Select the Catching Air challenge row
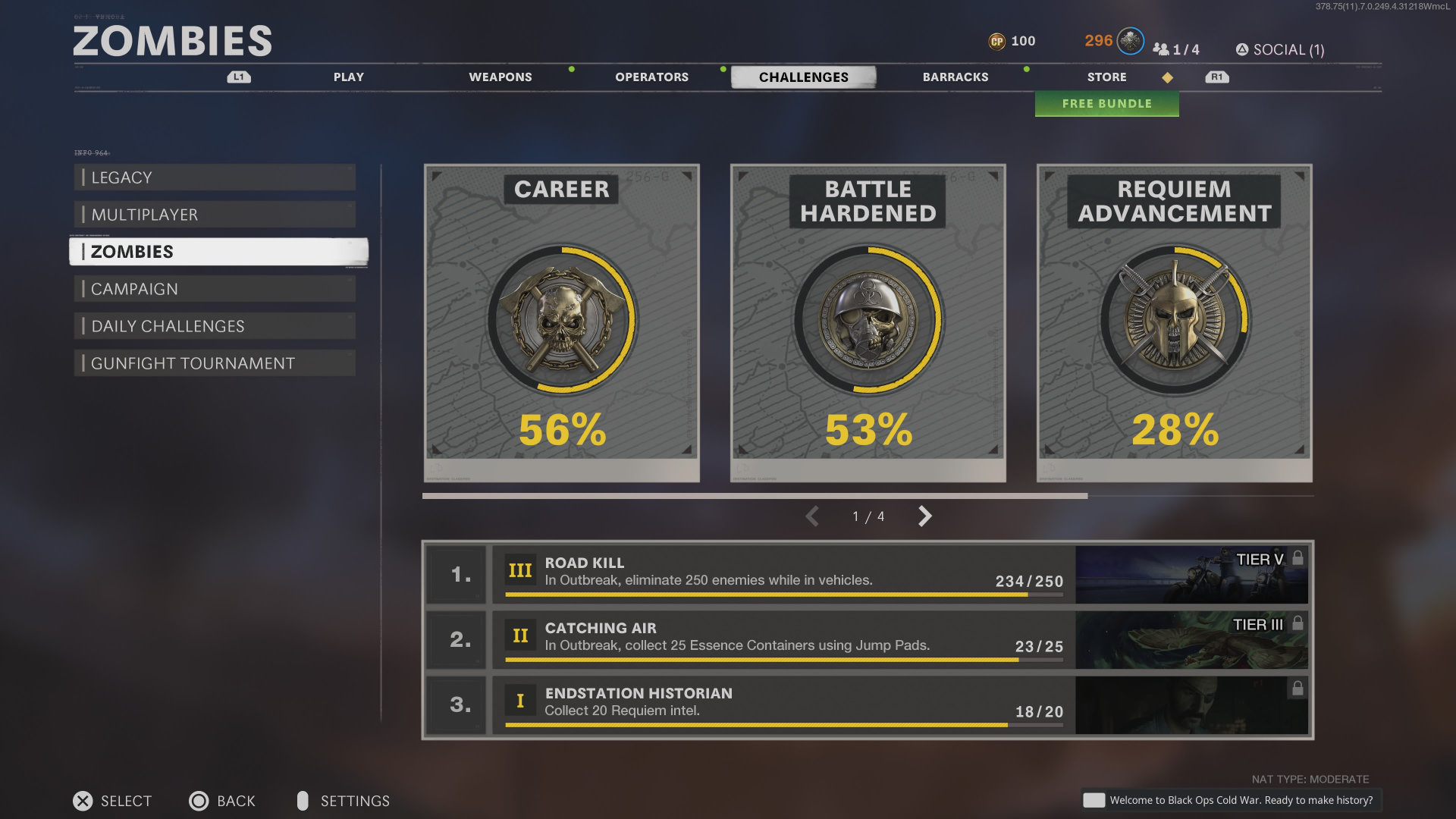 783,639
